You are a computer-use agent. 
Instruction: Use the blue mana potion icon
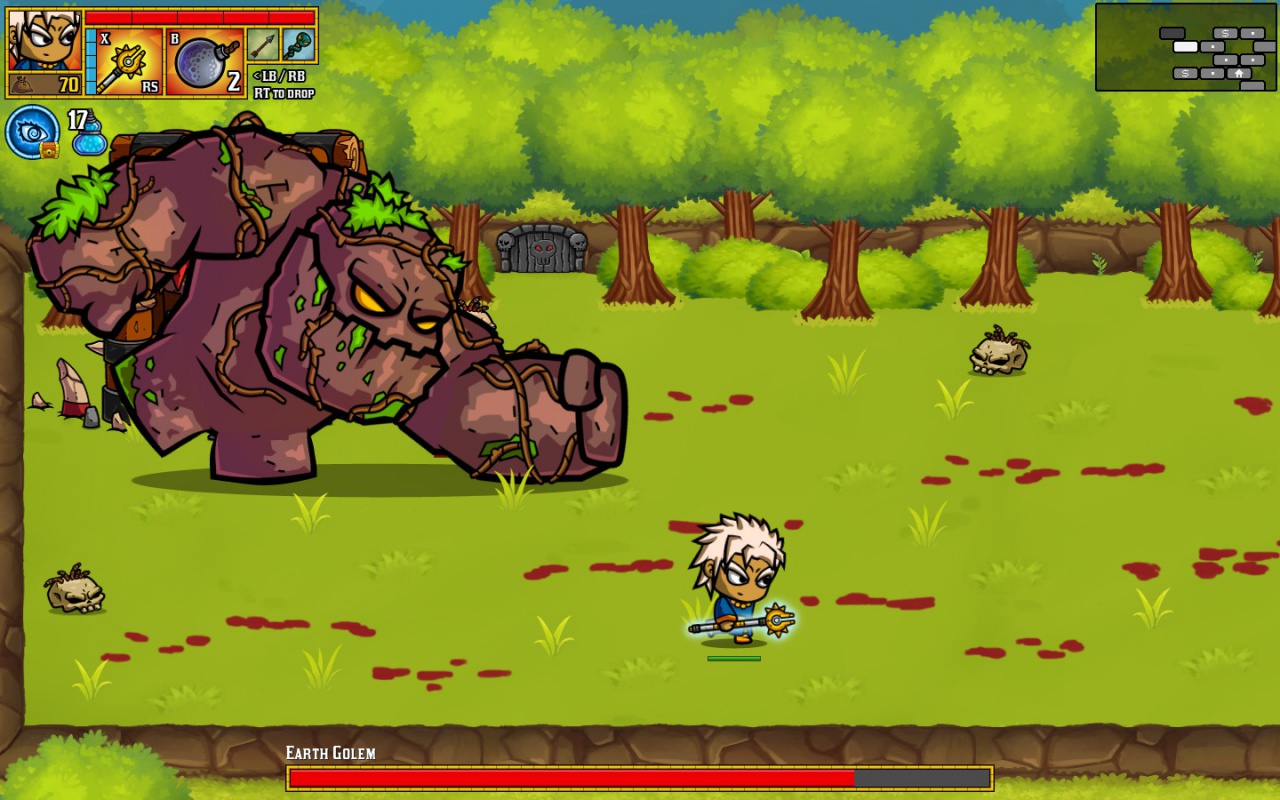(x=88, y=138)
